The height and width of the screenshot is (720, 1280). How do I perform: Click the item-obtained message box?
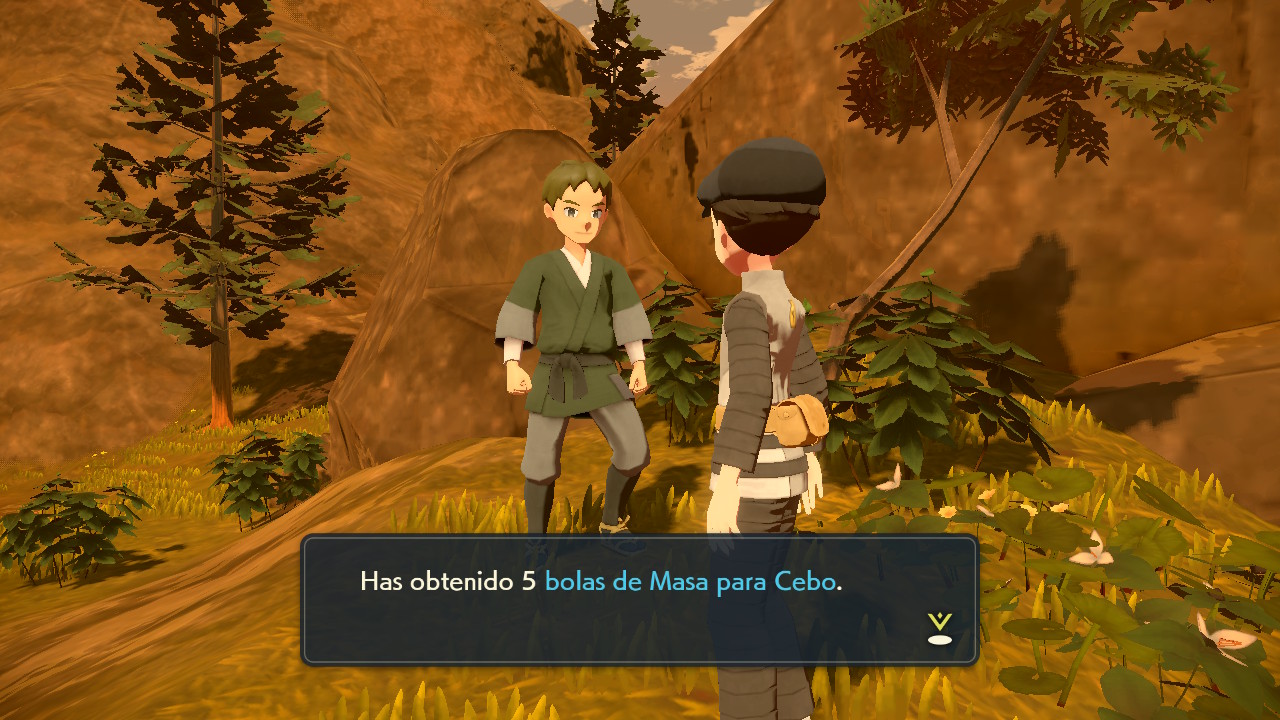(x=639, y=600)
